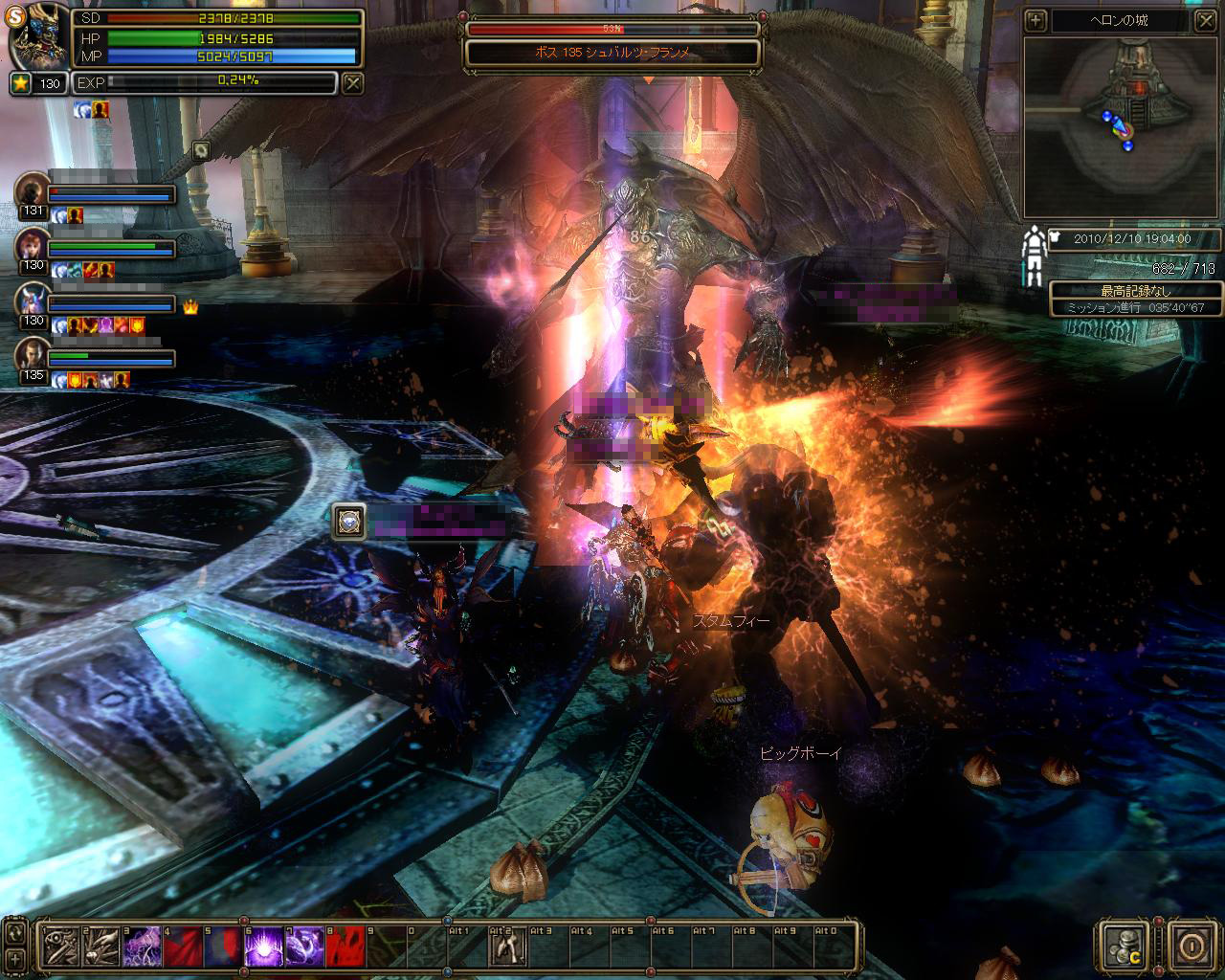The height and width of the screenshot is (980, 1225).
Task: Activate the claw slash skill in slot 2
Action: [x=100, y=946]
